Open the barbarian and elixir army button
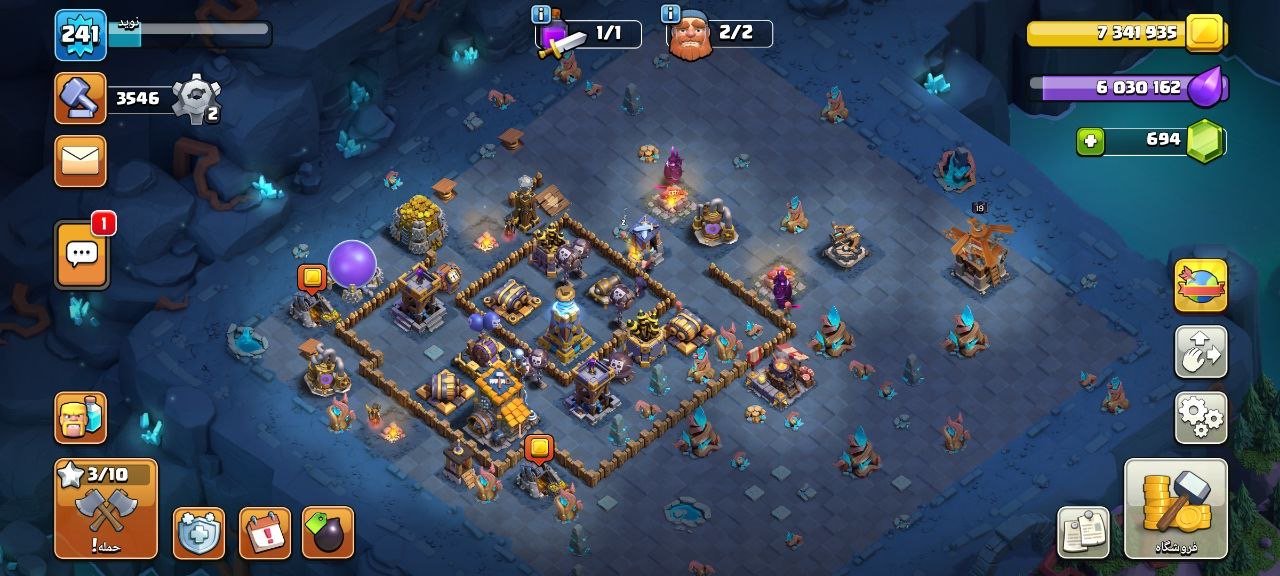 coord(80,417)
